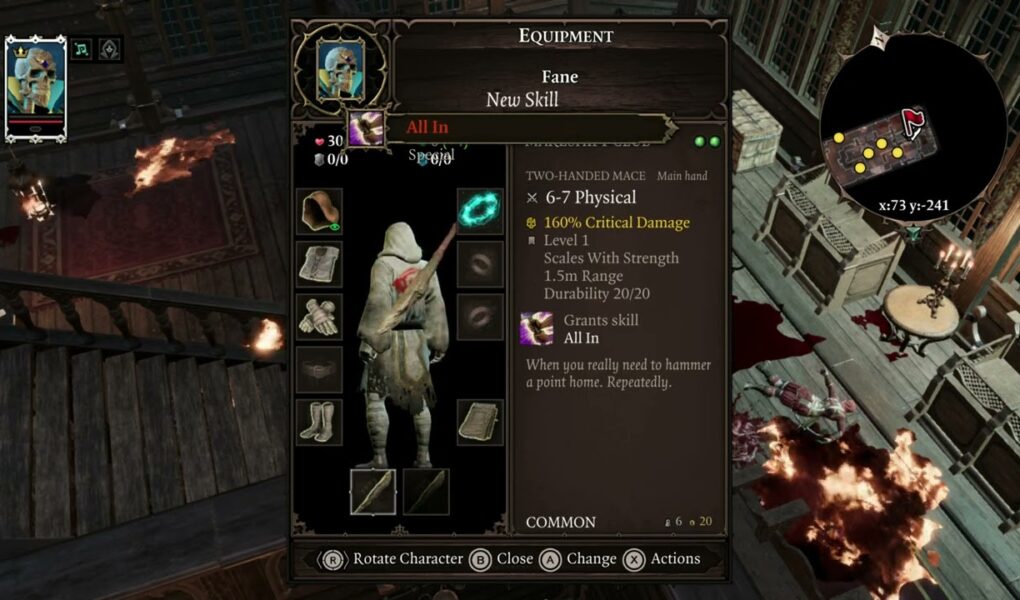Select the cloth shirt chest slot
This screenshot has height=600, width=1020.
point(320,264)
